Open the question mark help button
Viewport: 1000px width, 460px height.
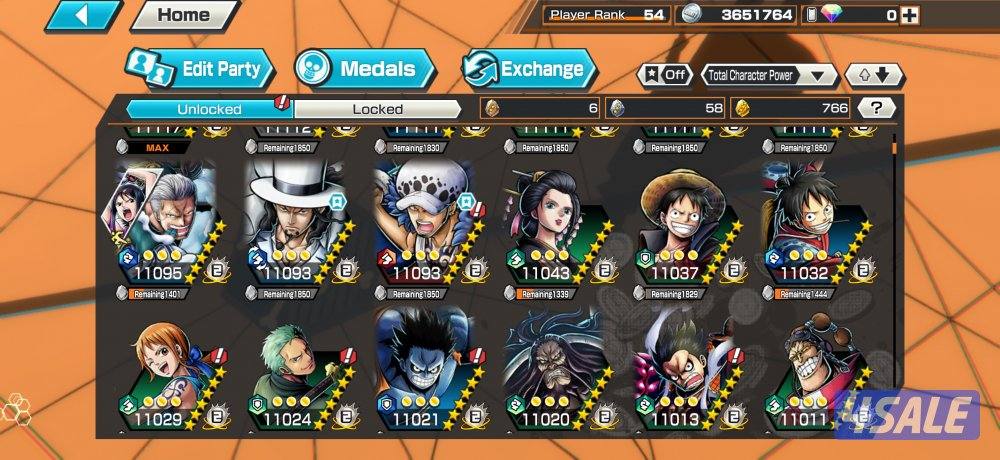pos(876,108)
